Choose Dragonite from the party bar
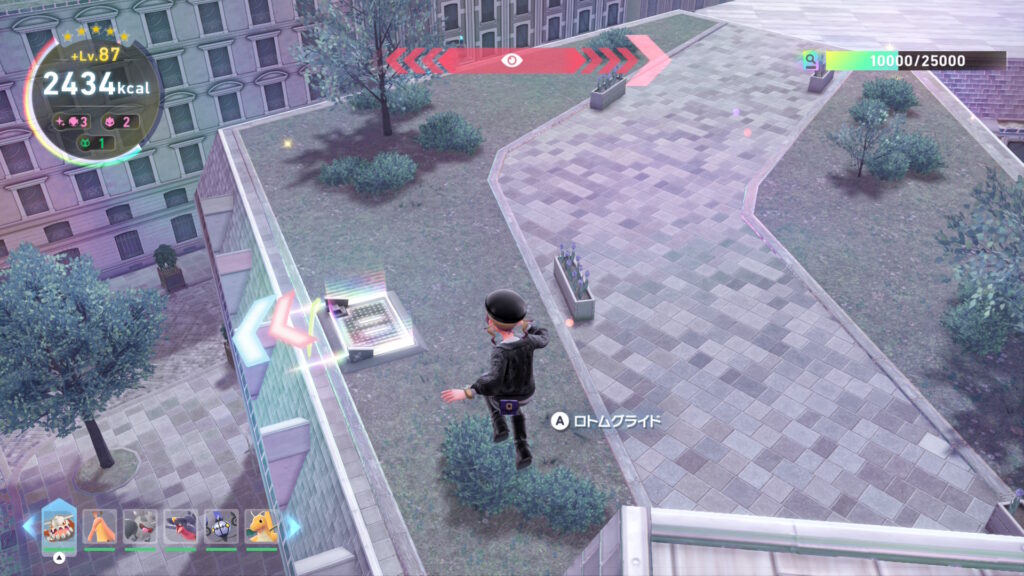 (x=260, y=526)
